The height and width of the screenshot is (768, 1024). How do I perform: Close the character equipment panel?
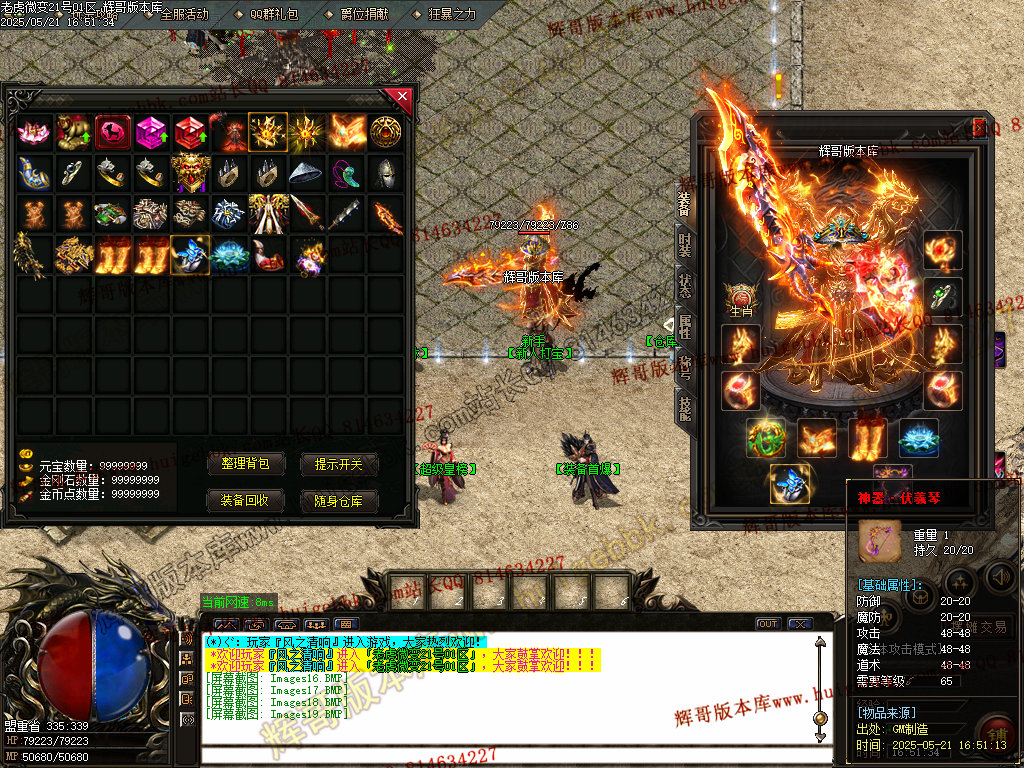pyautogui.click(x=979, y=128)
